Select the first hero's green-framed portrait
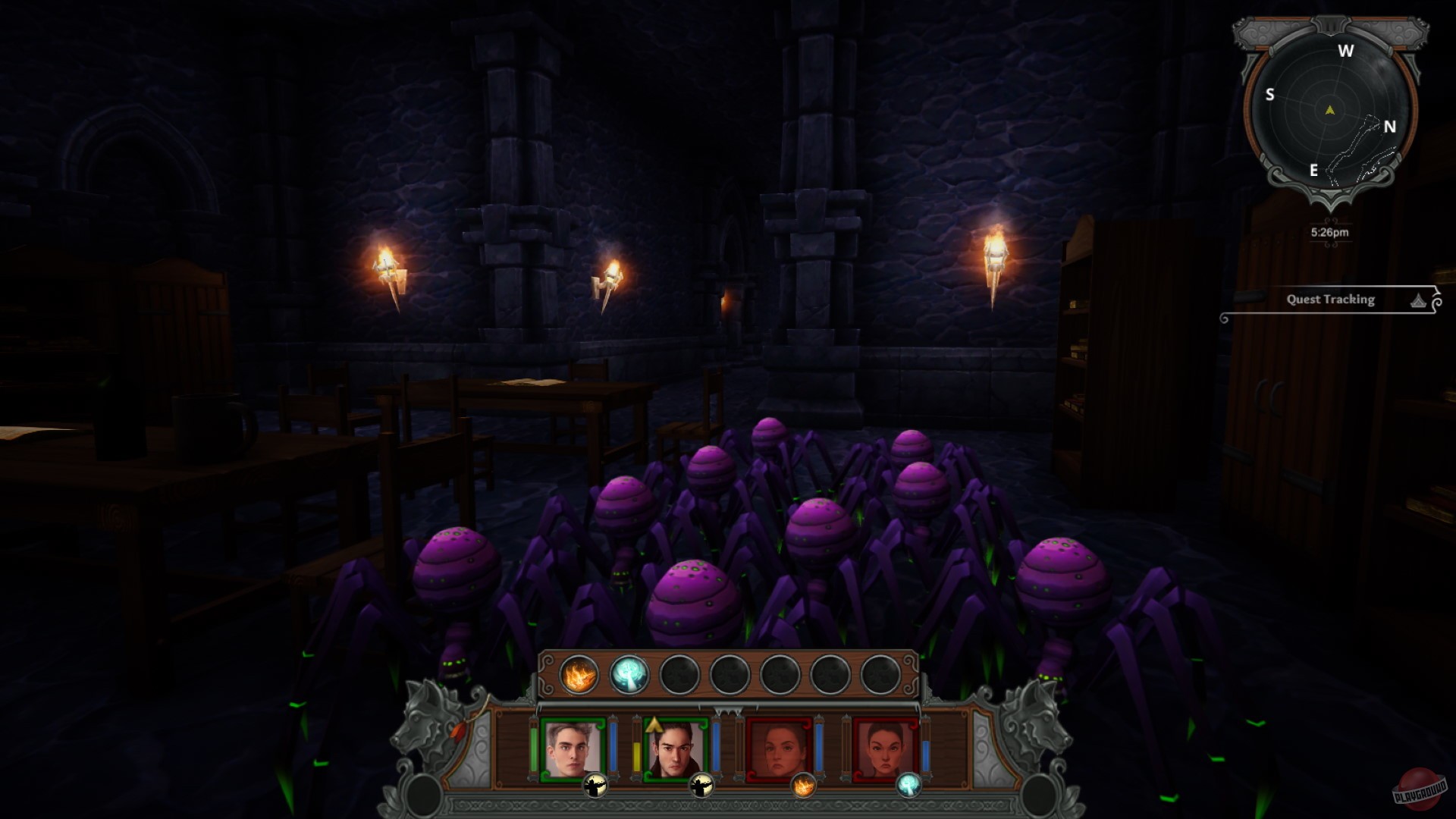 [572, 749]
